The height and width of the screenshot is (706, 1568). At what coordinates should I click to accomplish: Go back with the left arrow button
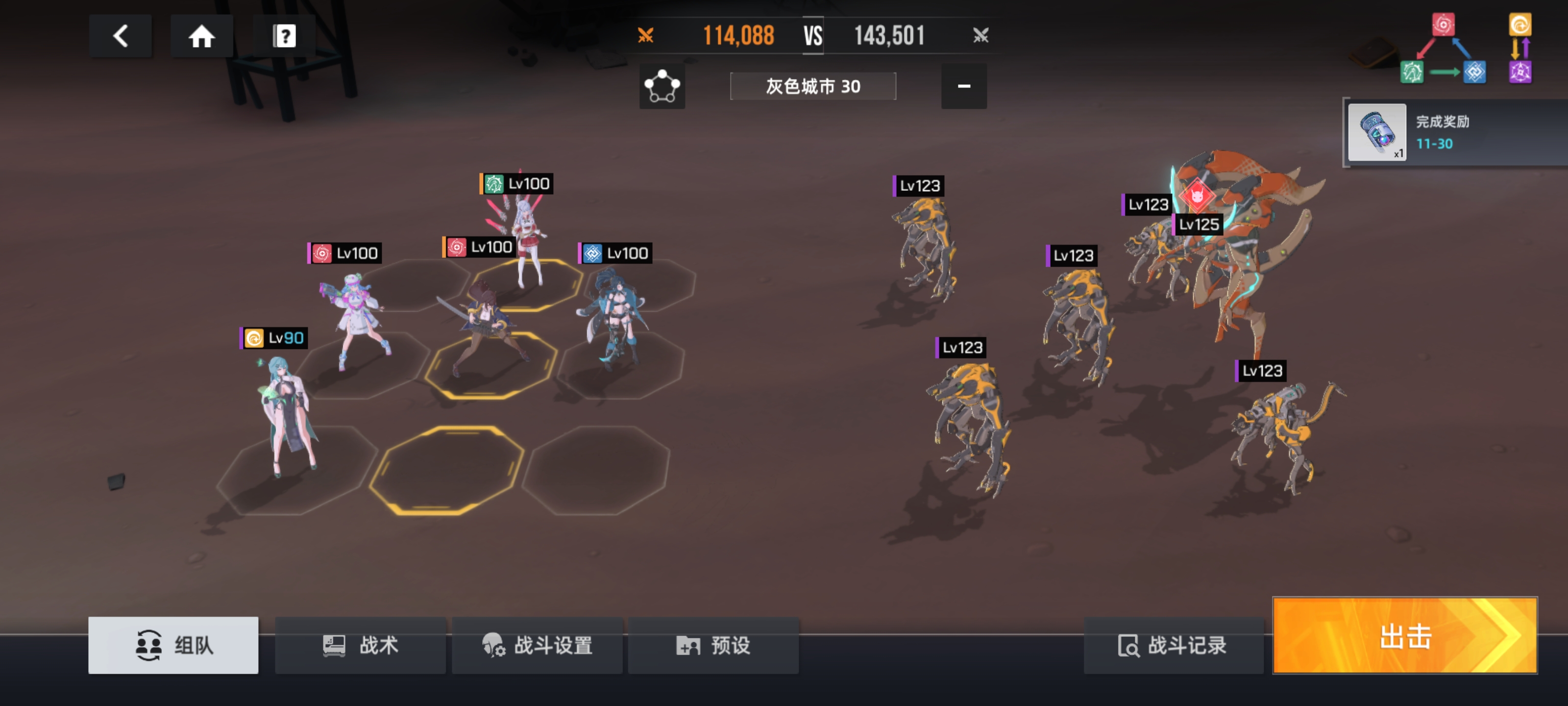pos(121,36)
